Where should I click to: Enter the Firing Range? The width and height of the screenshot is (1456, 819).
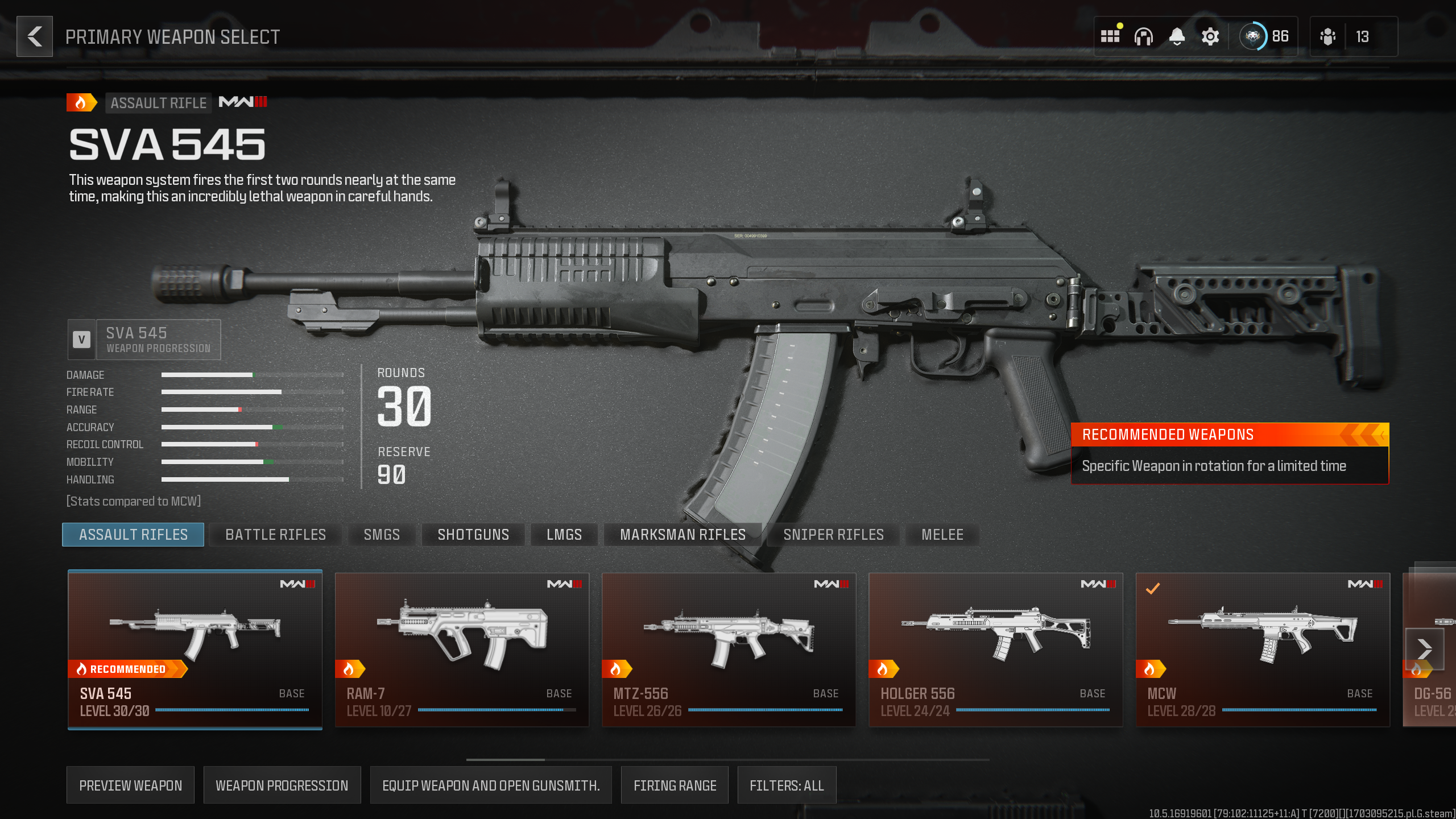click(675, 785)
